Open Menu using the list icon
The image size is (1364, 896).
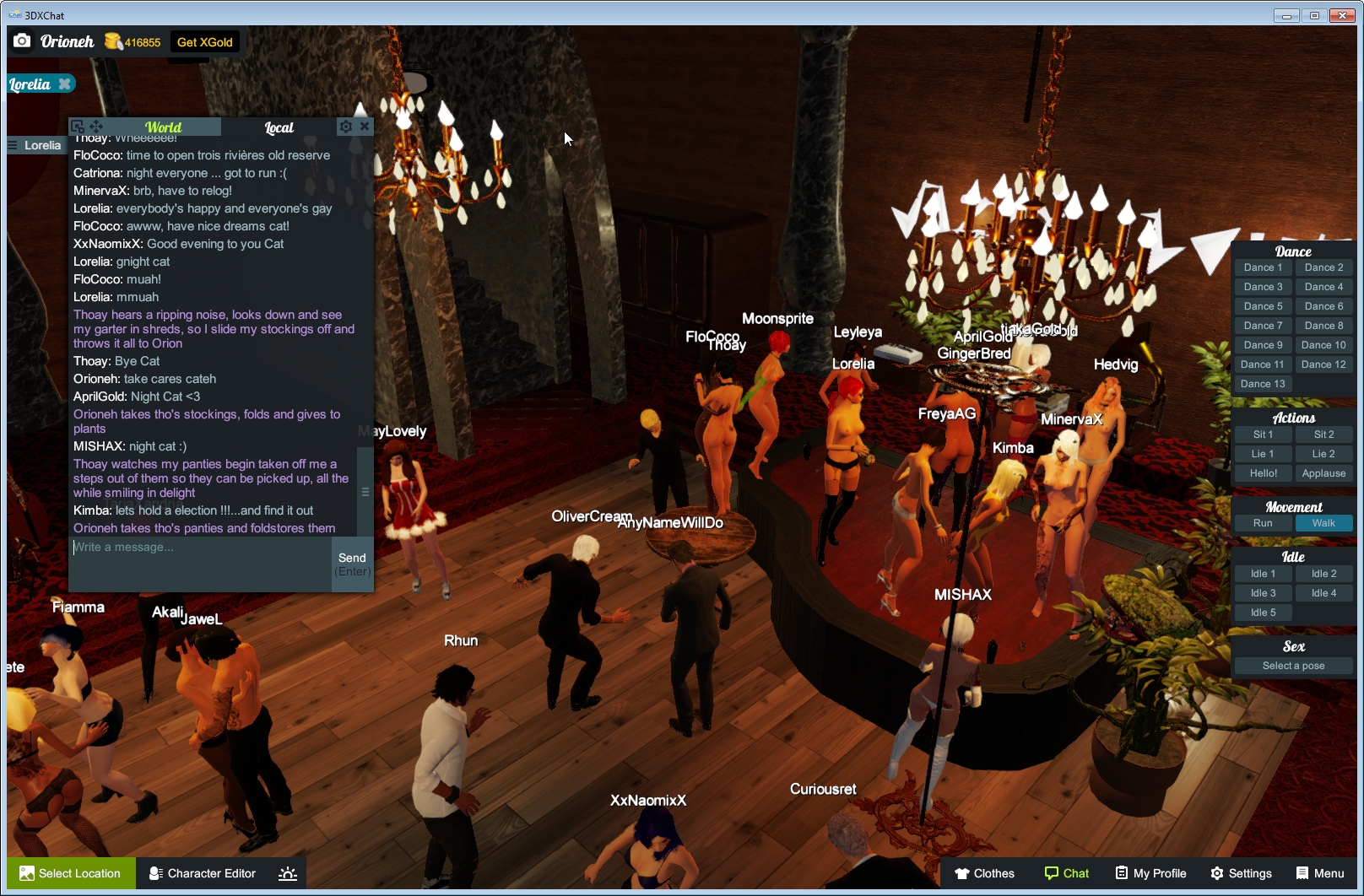tap(1301, 873)
